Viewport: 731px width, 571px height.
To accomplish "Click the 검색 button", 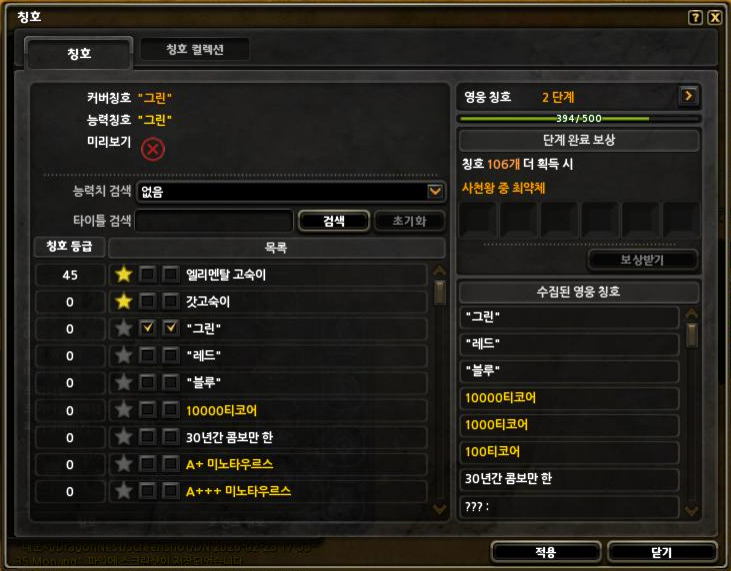I will point(334,220).
